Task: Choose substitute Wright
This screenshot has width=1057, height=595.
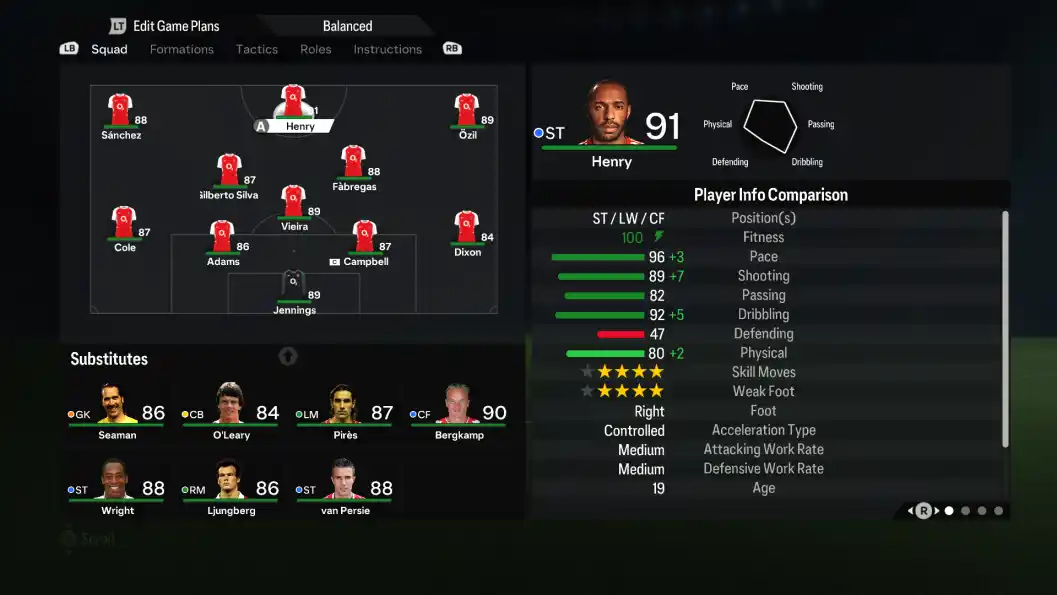Action: 117,486
